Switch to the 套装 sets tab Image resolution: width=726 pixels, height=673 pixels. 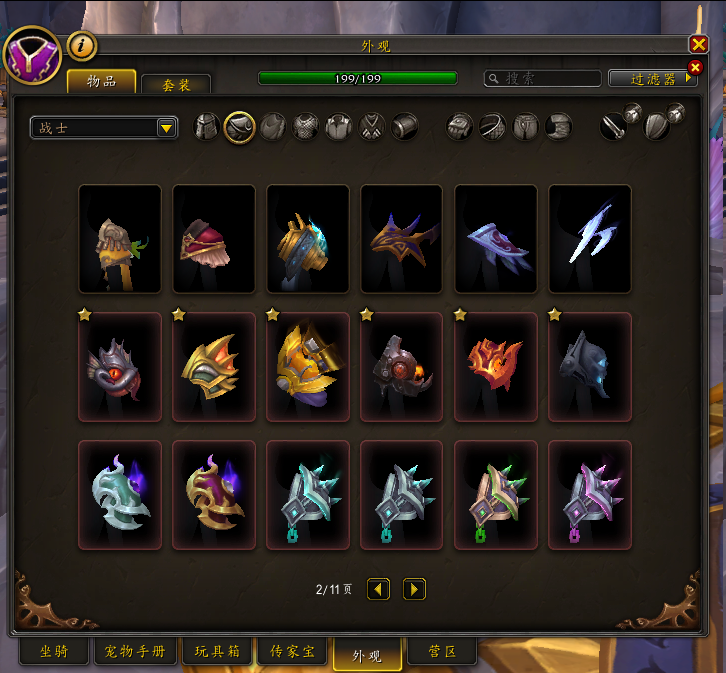[x=176, y=85]
